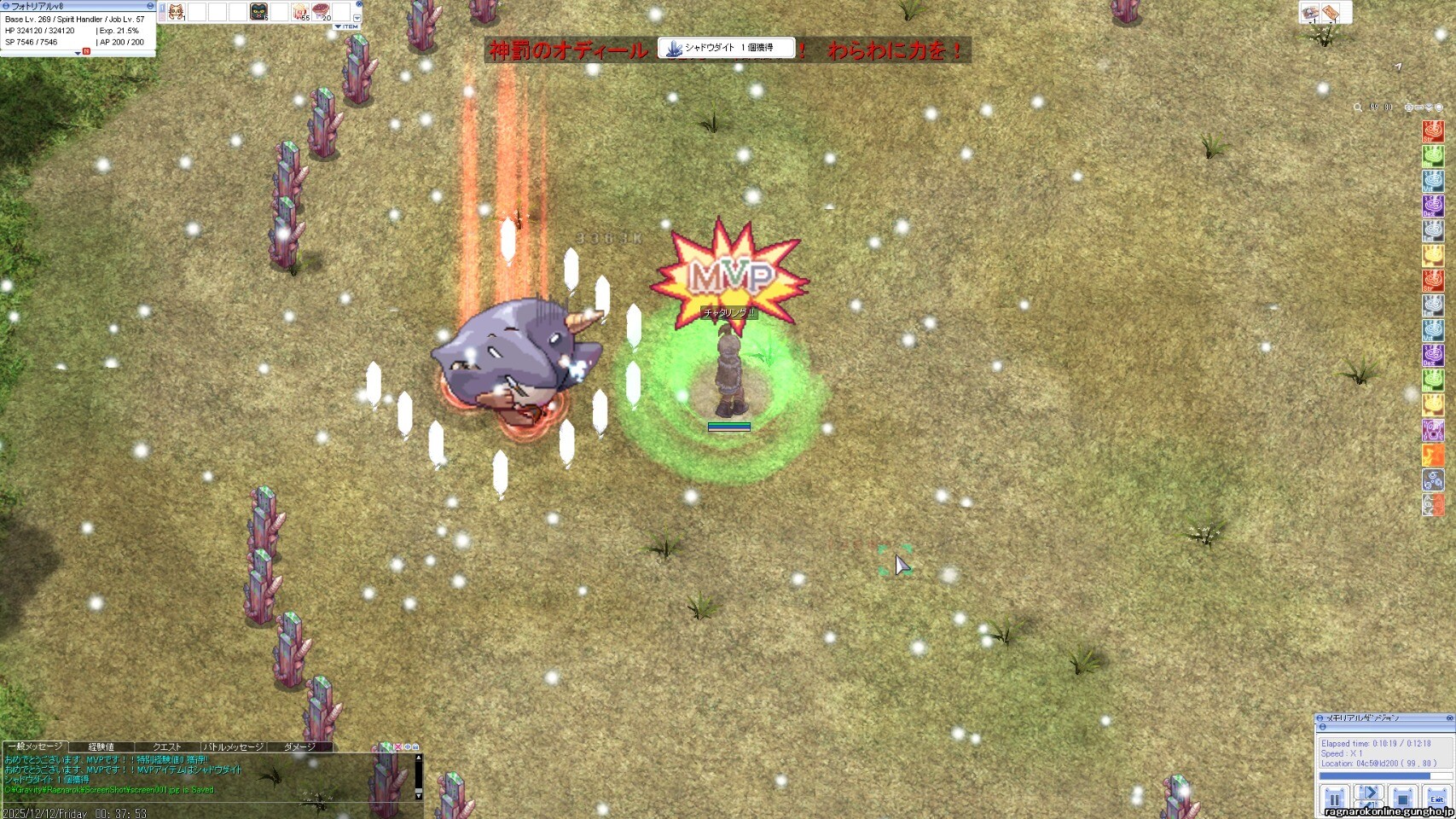Show the ダメージ chat tab
1456x819 pixels.
299,746
